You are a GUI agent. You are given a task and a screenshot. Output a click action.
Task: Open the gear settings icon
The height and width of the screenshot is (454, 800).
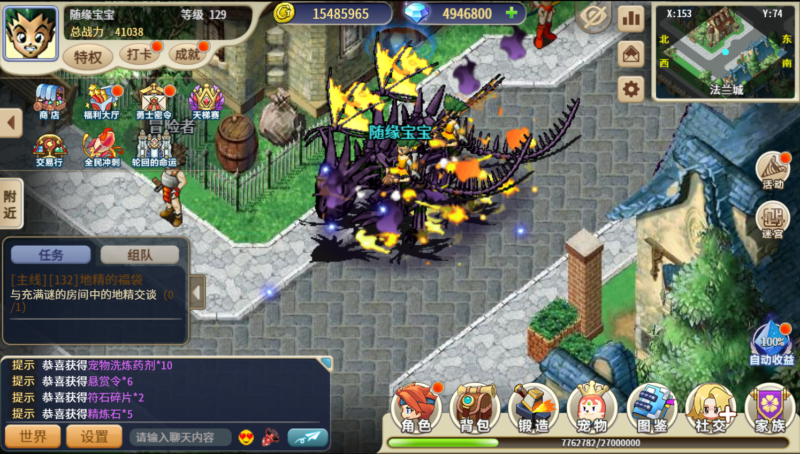(x=631, y=89)
